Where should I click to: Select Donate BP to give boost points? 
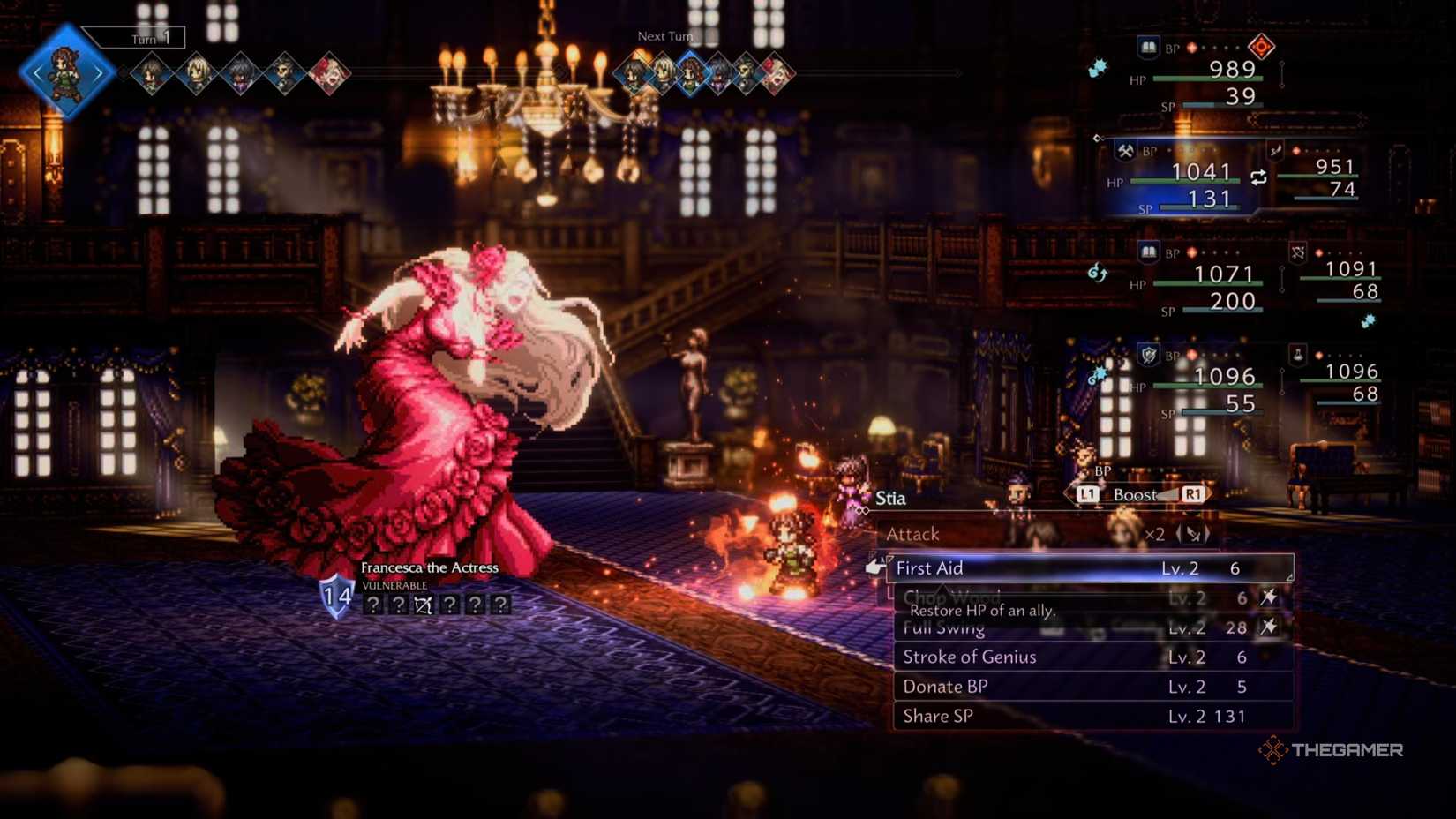944,686
